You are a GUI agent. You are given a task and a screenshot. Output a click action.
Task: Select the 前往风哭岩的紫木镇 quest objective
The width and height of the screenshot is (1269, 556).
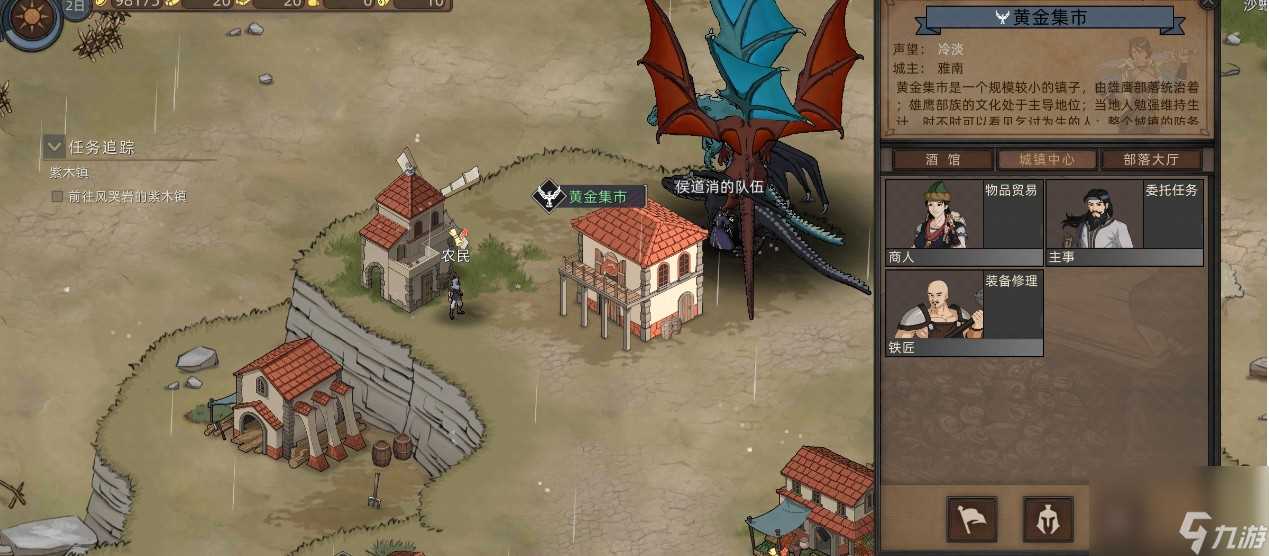pos(126,197)
